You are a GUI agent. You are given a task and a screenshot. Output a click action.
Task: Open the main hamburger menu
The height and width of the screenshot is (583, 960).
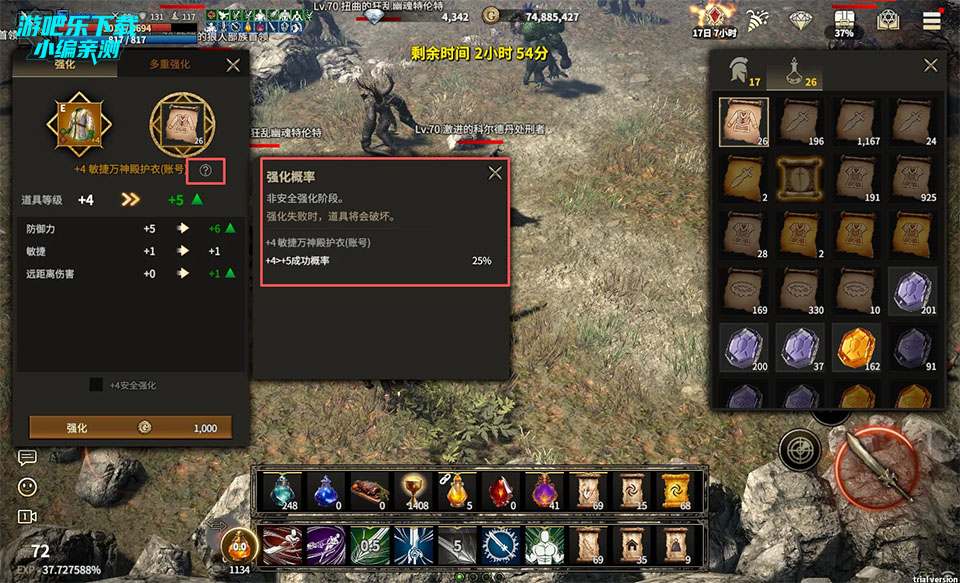pos(932,19)
